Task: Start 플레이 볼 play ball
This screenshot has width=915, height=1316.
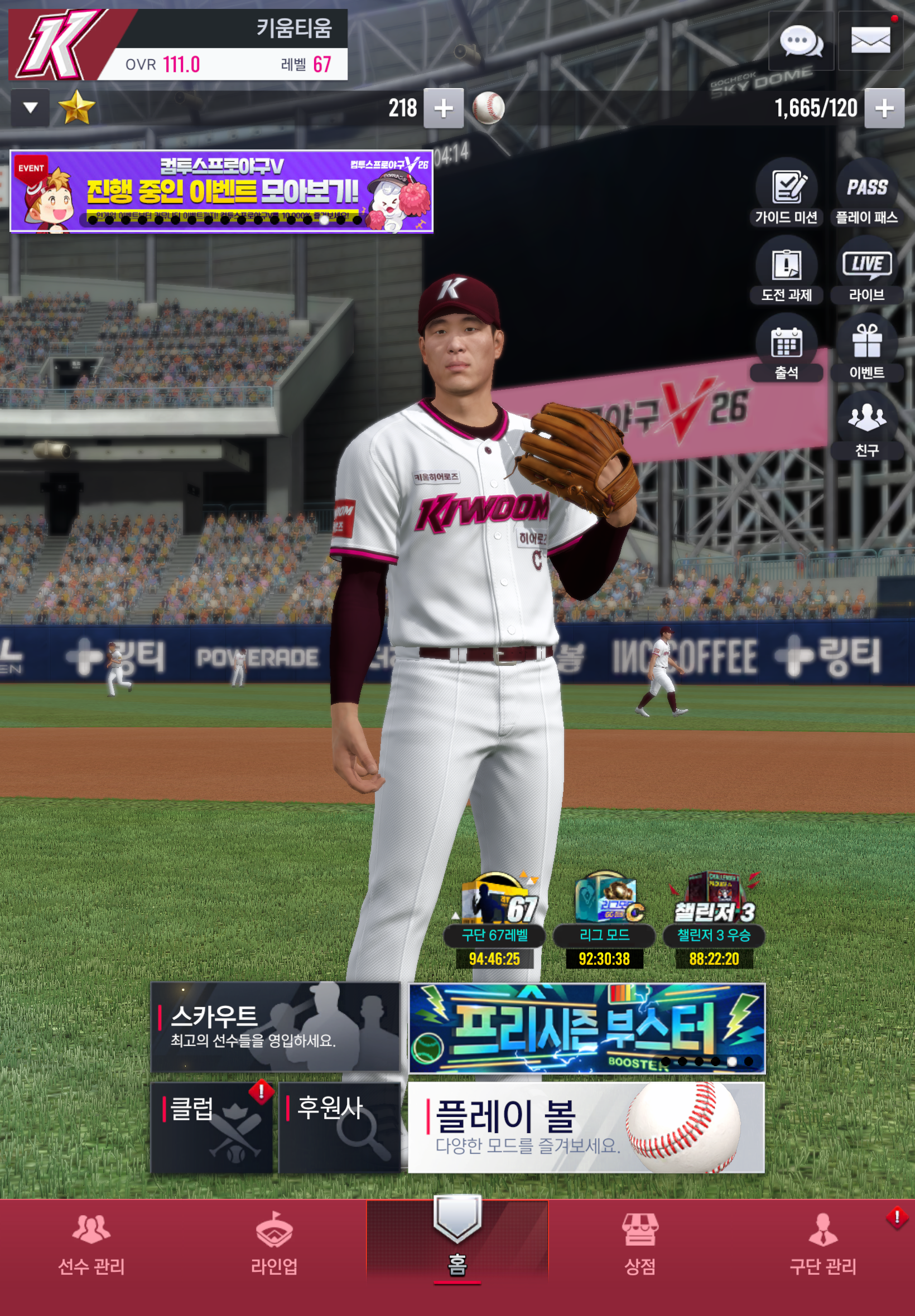Action: click(586, 1127)
